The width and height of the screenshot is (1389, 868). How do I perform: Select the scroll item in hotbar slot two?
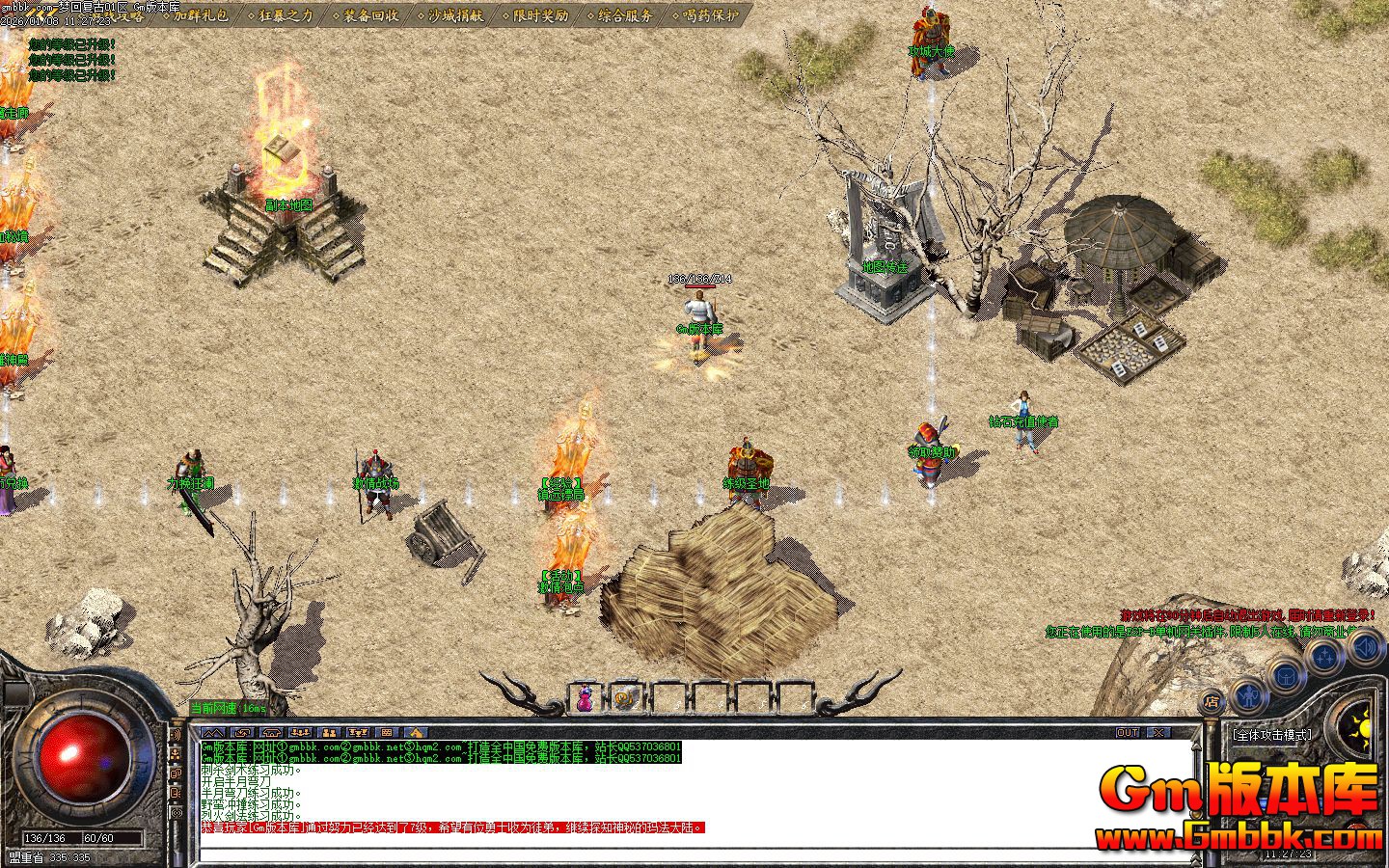(626, 697)
